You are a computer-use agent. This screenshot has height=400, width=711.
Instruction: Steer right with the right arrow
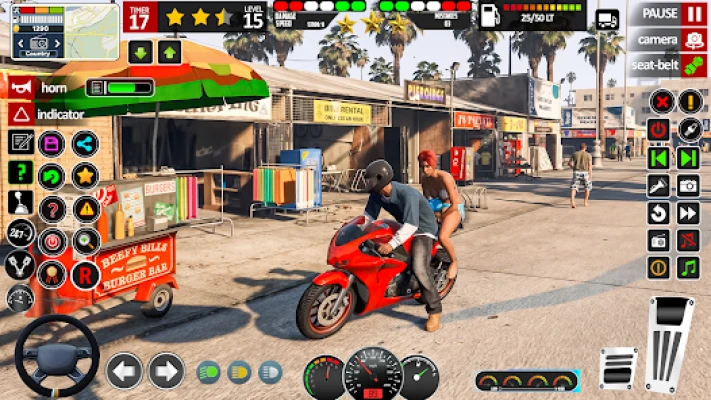166,371
